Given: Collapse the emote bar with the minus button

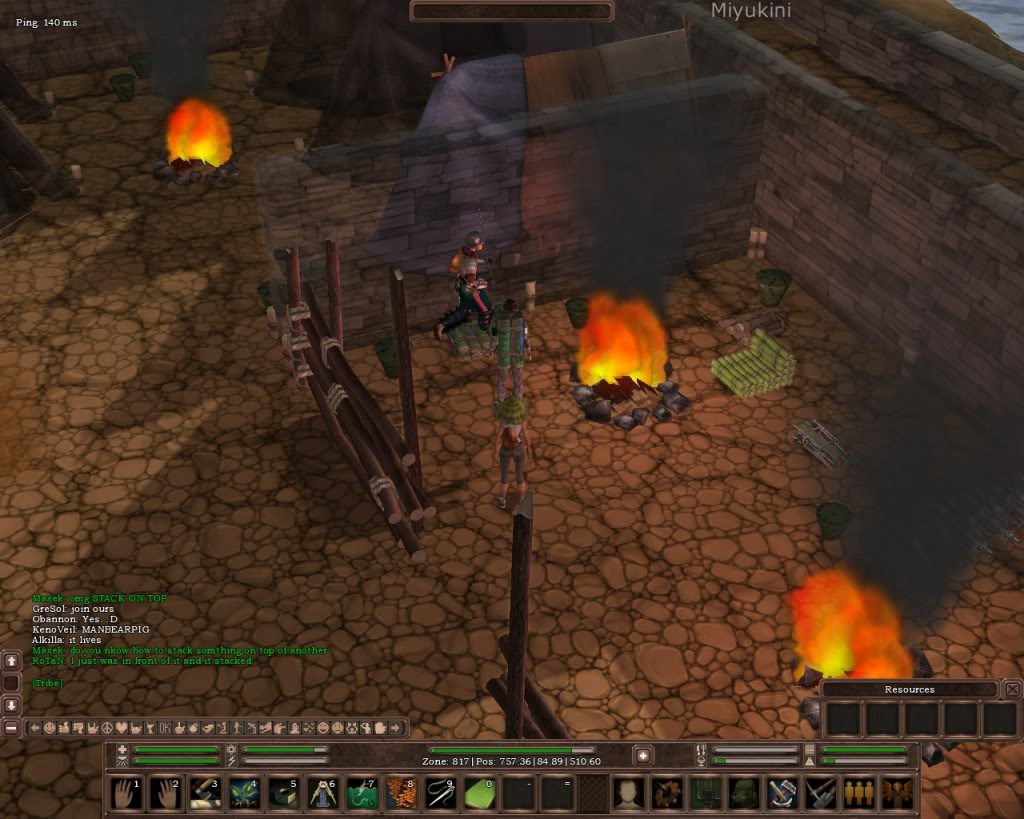Looking at the screenshot, I should click(11, 728).
